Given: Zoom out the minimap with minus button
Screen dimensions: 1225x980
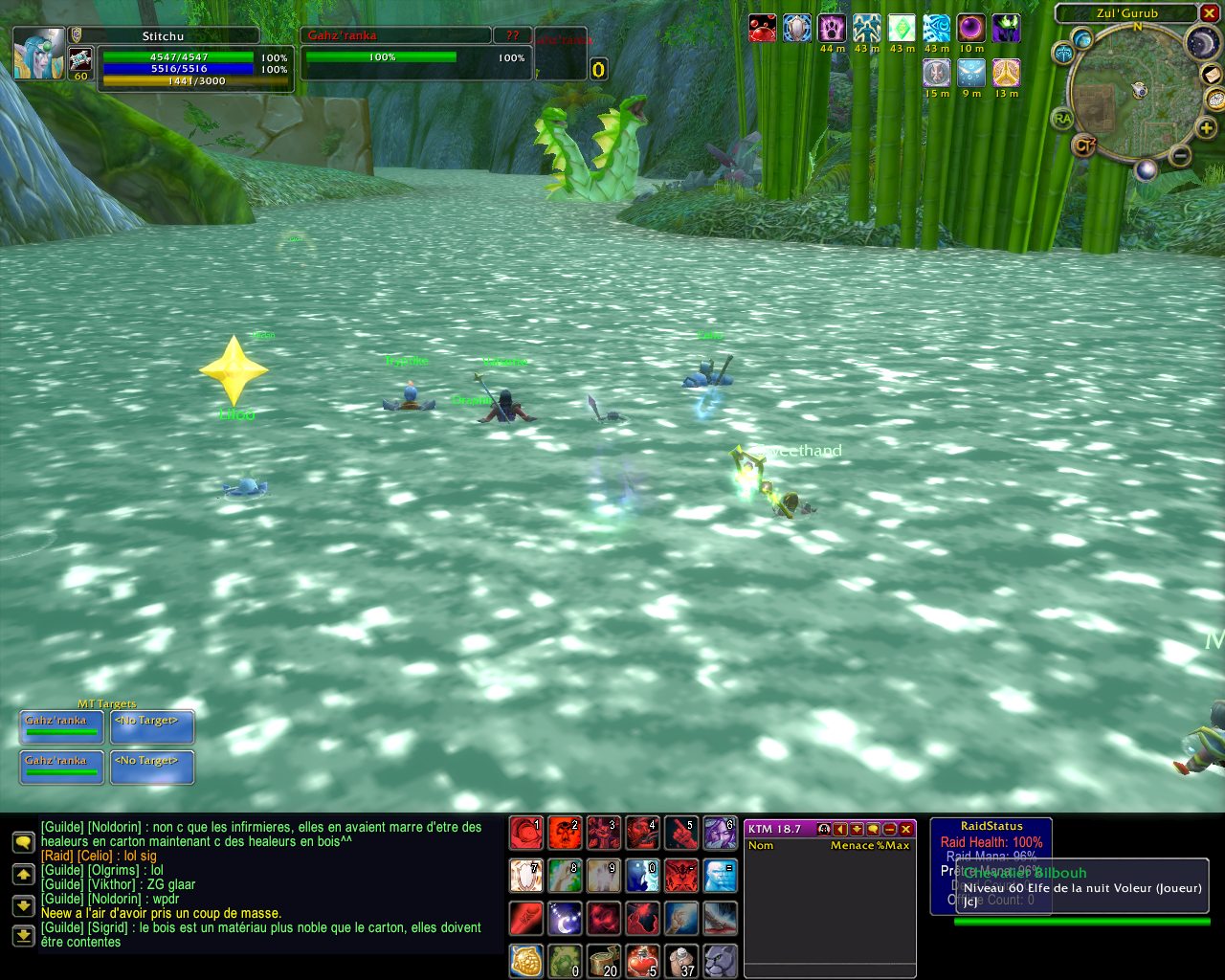Looking at the screenshot, I should coord(1180,155).
